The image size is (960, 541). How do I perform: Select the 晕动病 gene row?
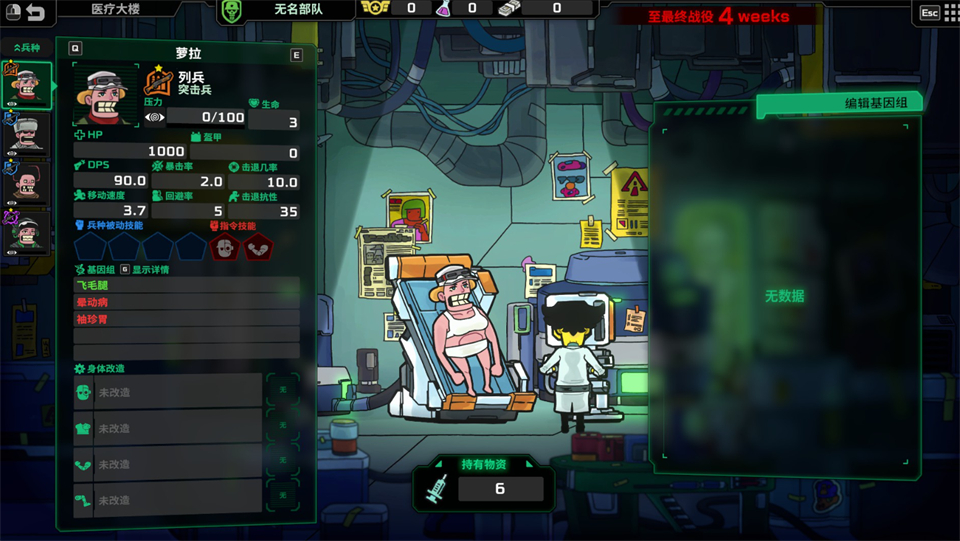point(186,302)
